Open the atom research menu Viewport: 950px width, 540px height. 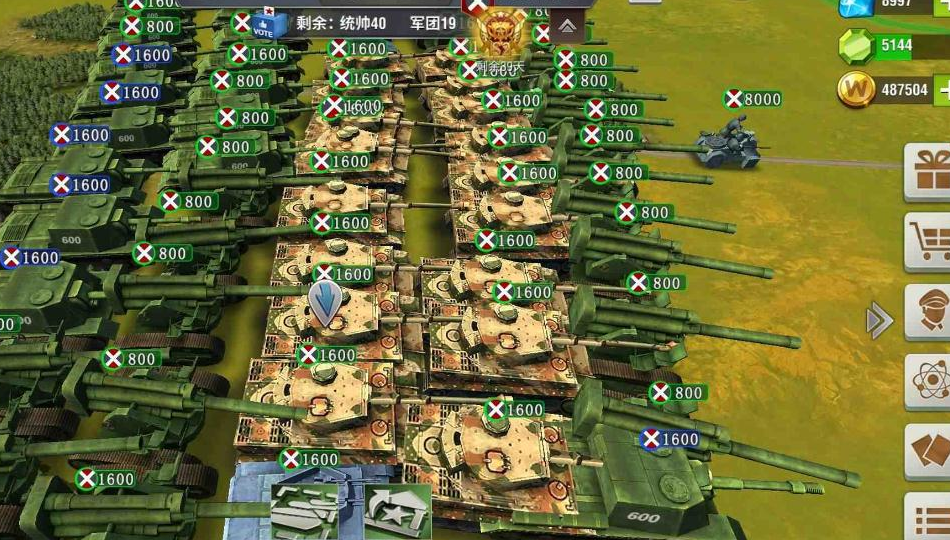[x=929, y=380]
